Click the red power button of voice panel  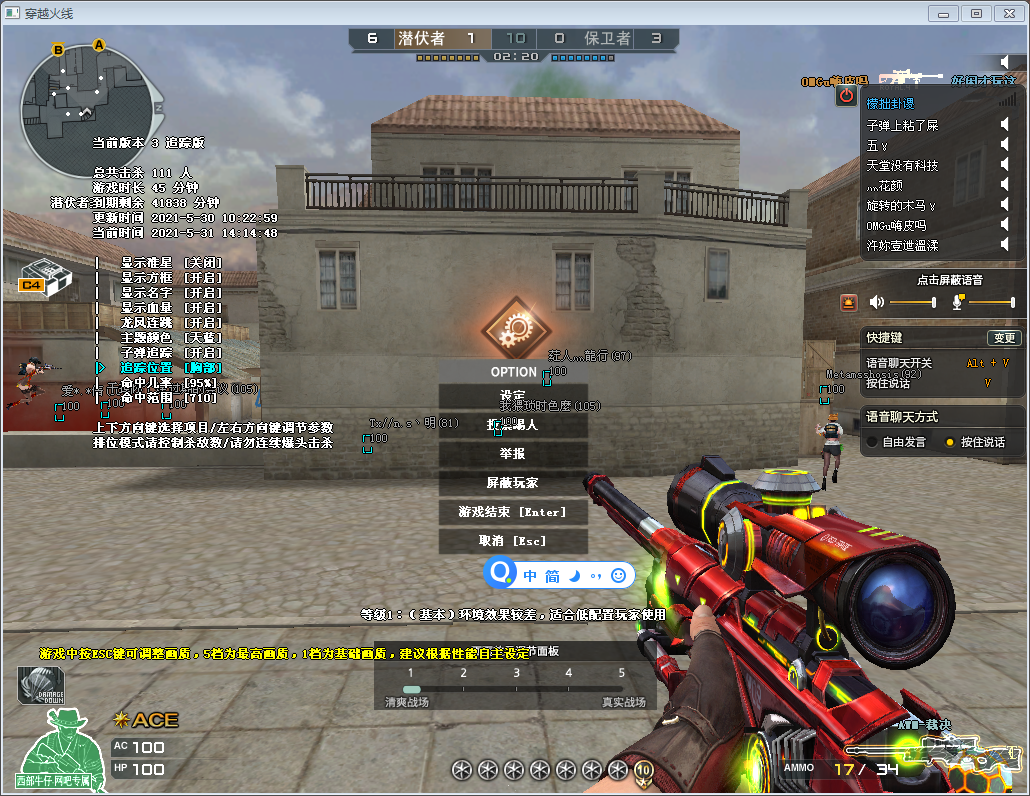click(846, 96)
